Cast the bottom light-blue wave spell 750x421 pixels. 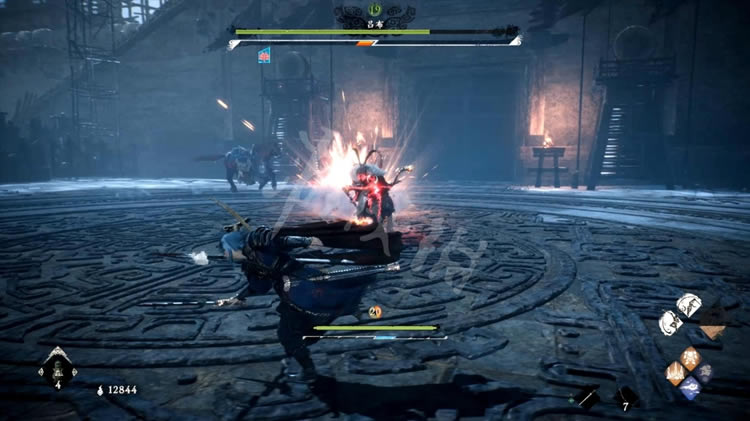pyautogui.click(x=690, y=387)
